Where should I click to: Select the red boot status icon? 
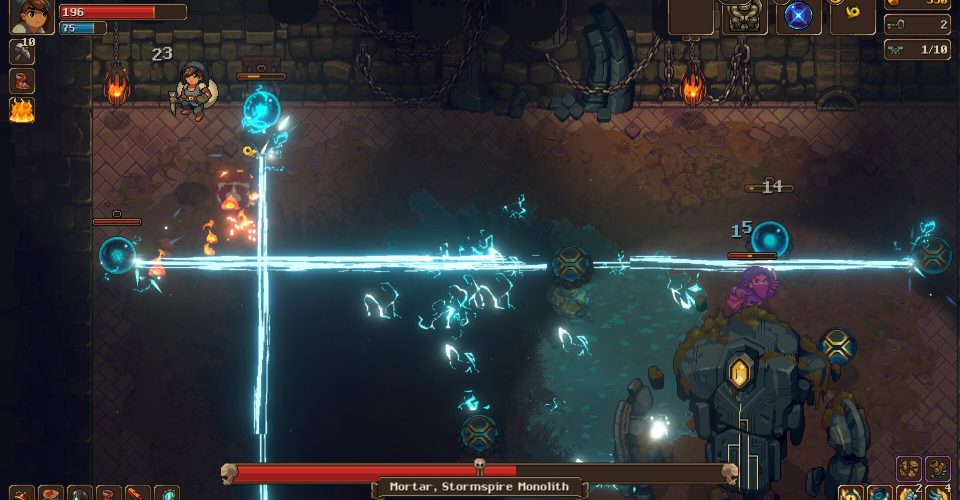coord(22,81)
